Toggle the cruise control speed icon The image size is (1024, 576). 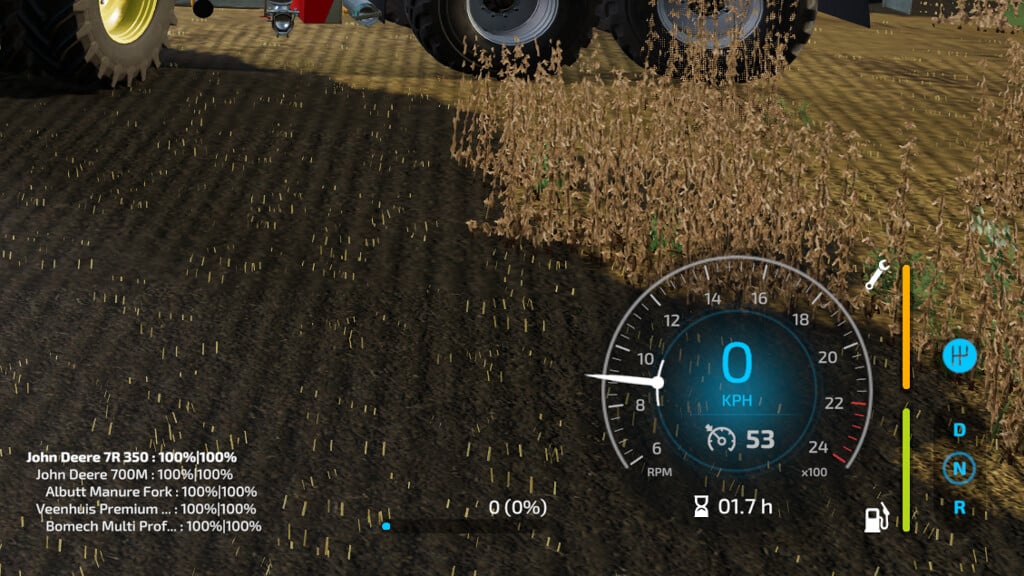tap(719, 438)
